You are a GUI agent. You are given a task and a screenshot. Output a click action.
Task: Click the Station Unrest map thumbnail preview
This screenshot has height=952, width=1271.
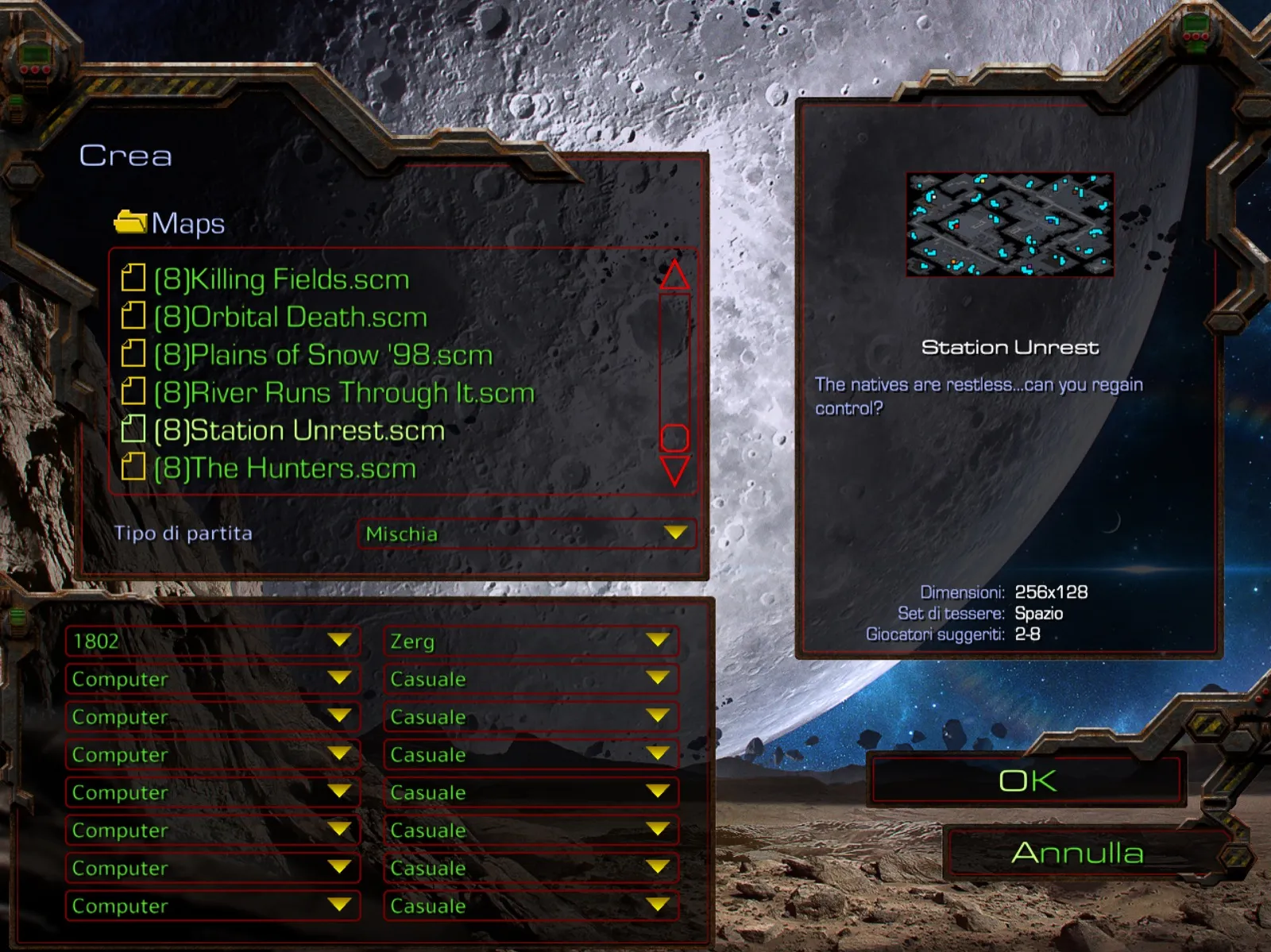(x=1009, y=225)
